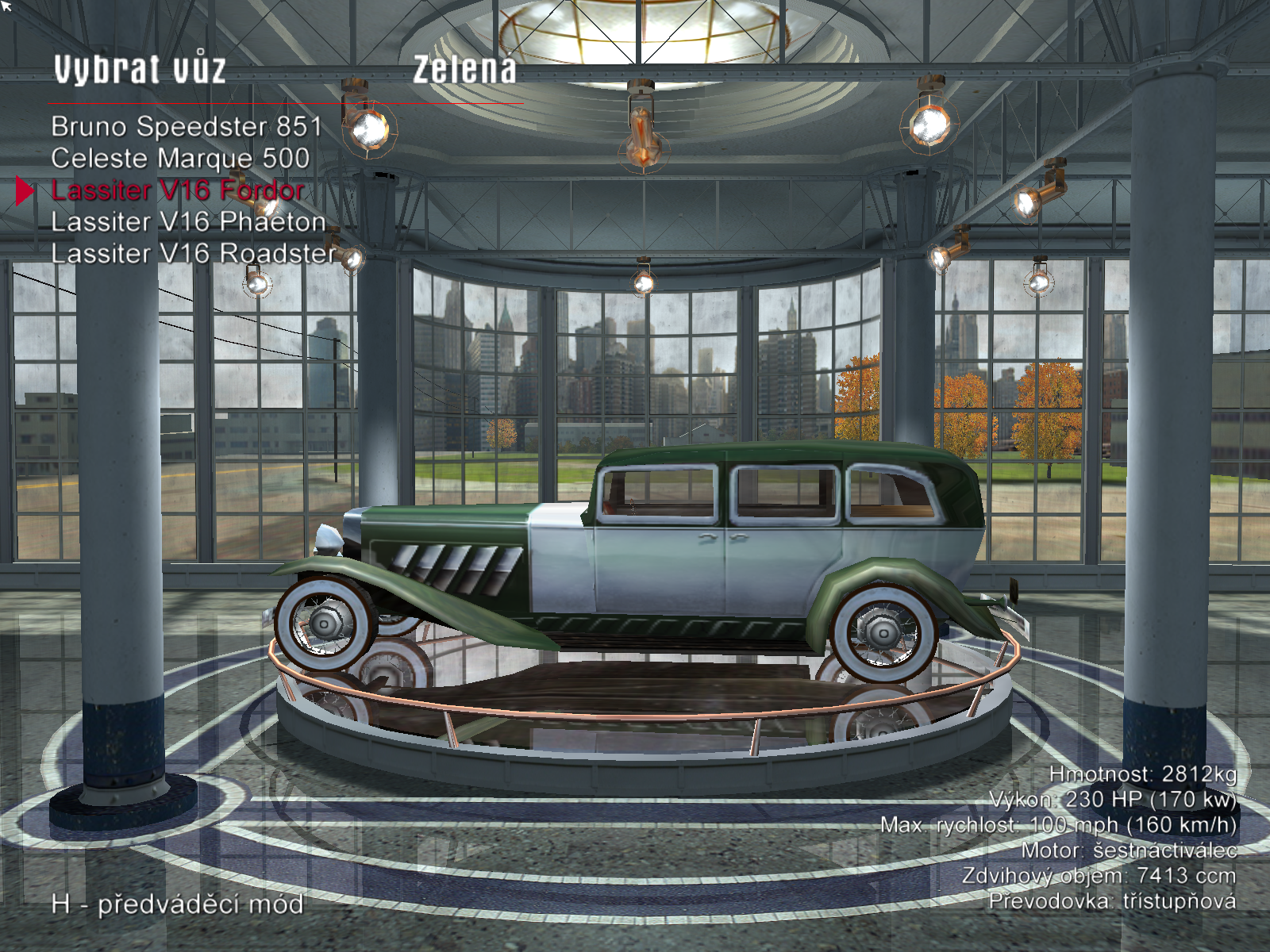Click the Zelená color label
The width and height of the screenshot is (1270, 952).
[x=464, y=70]
